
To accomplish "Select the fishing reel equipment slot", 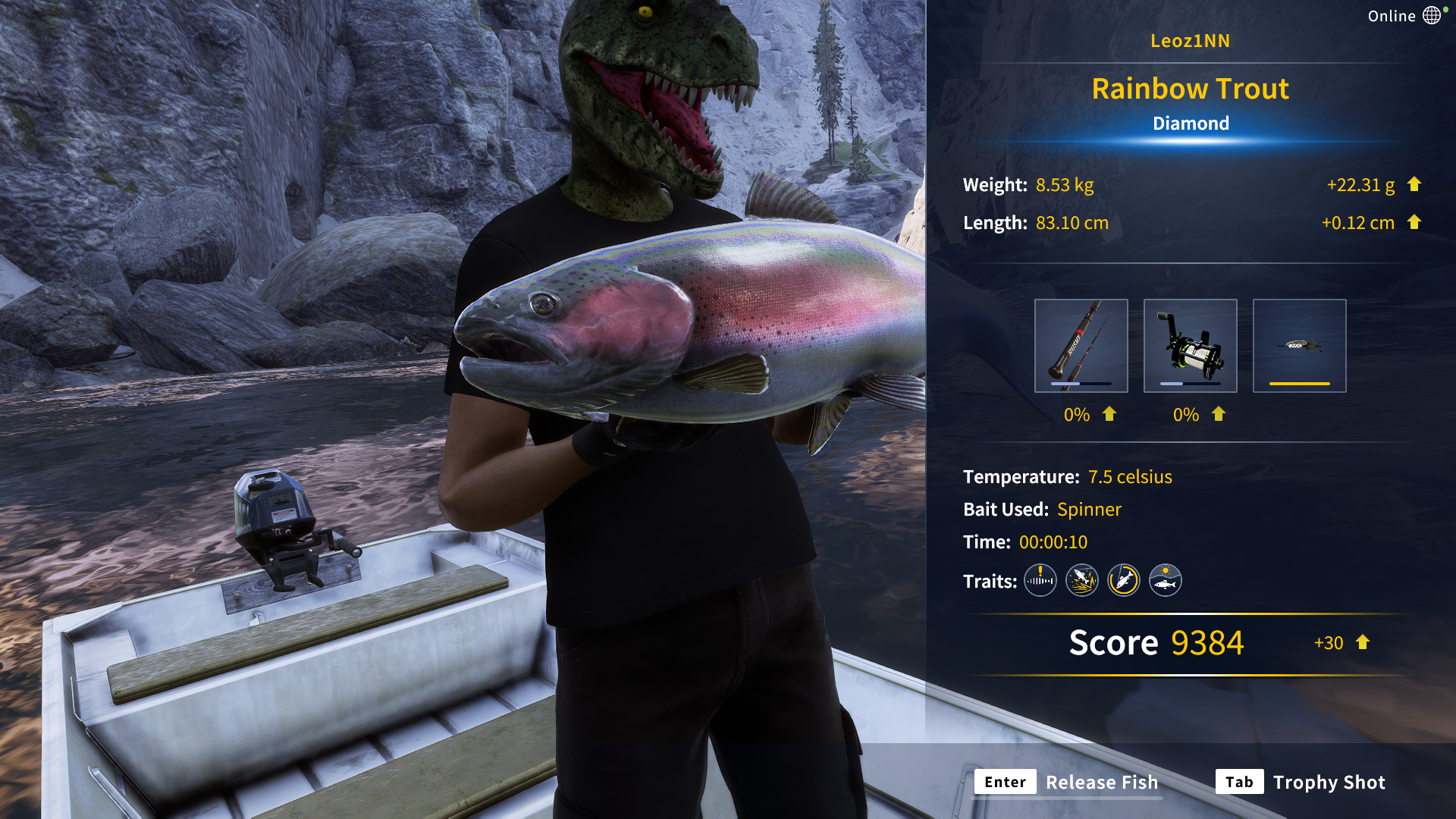I will click(x=1190, y=346).
